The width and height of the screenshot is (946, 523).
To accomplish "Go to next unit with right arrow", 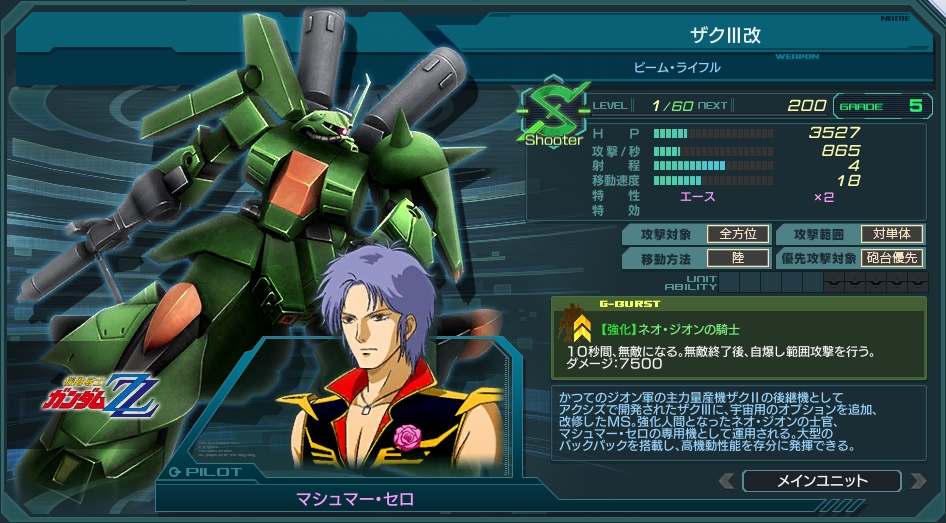I will (x=917, y=481).
